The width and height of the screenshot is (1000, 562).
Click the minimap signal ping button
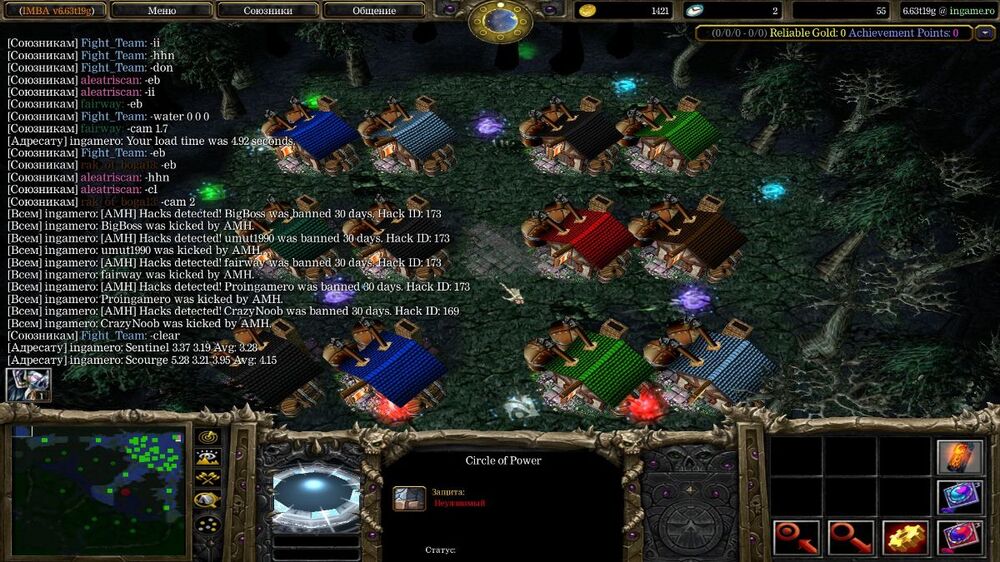coord(208,437)
